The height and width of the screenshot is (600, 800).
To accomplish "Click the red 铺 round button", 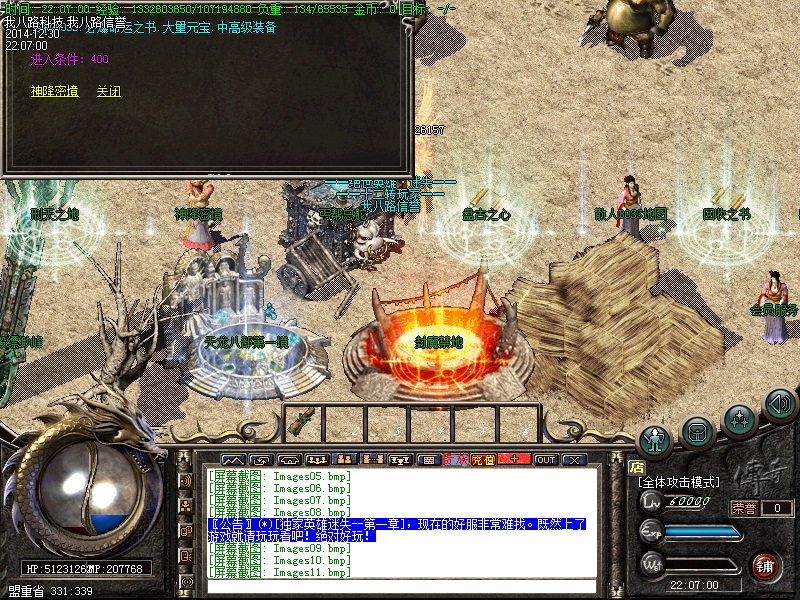I will click(766, 565).
